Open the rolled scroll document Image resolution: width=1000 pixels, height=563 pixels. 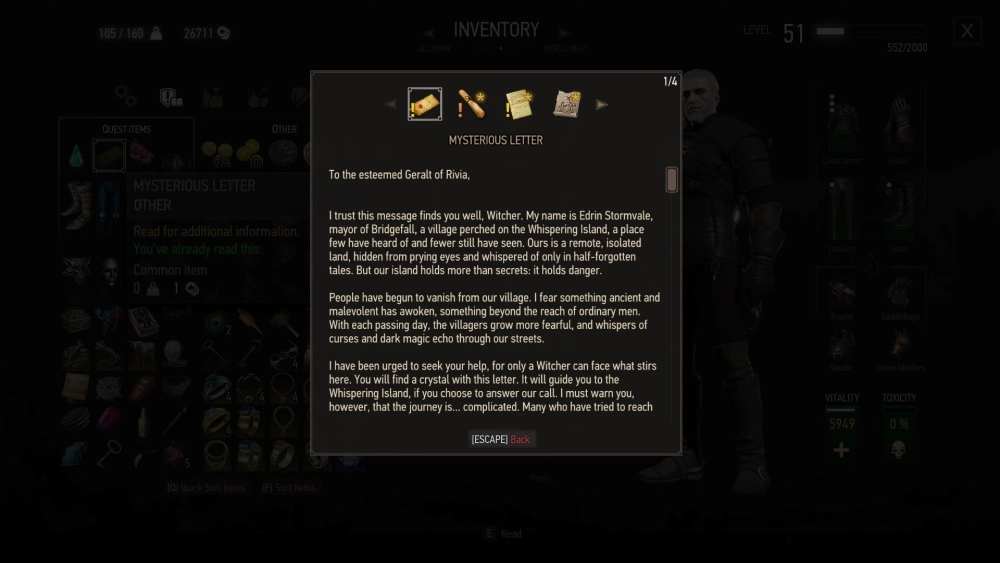[x=472, y=104]
